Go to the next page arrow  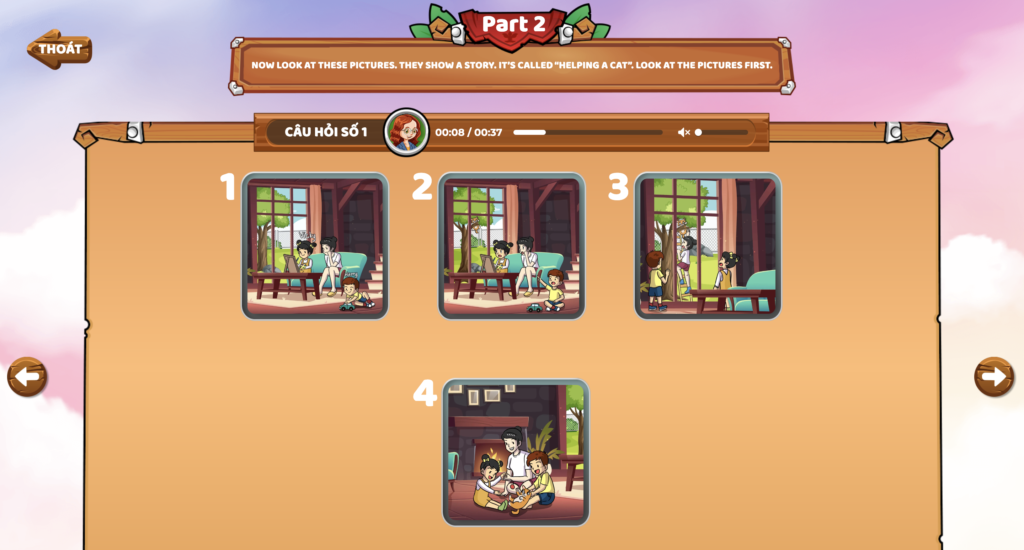[x=993, y=376]
